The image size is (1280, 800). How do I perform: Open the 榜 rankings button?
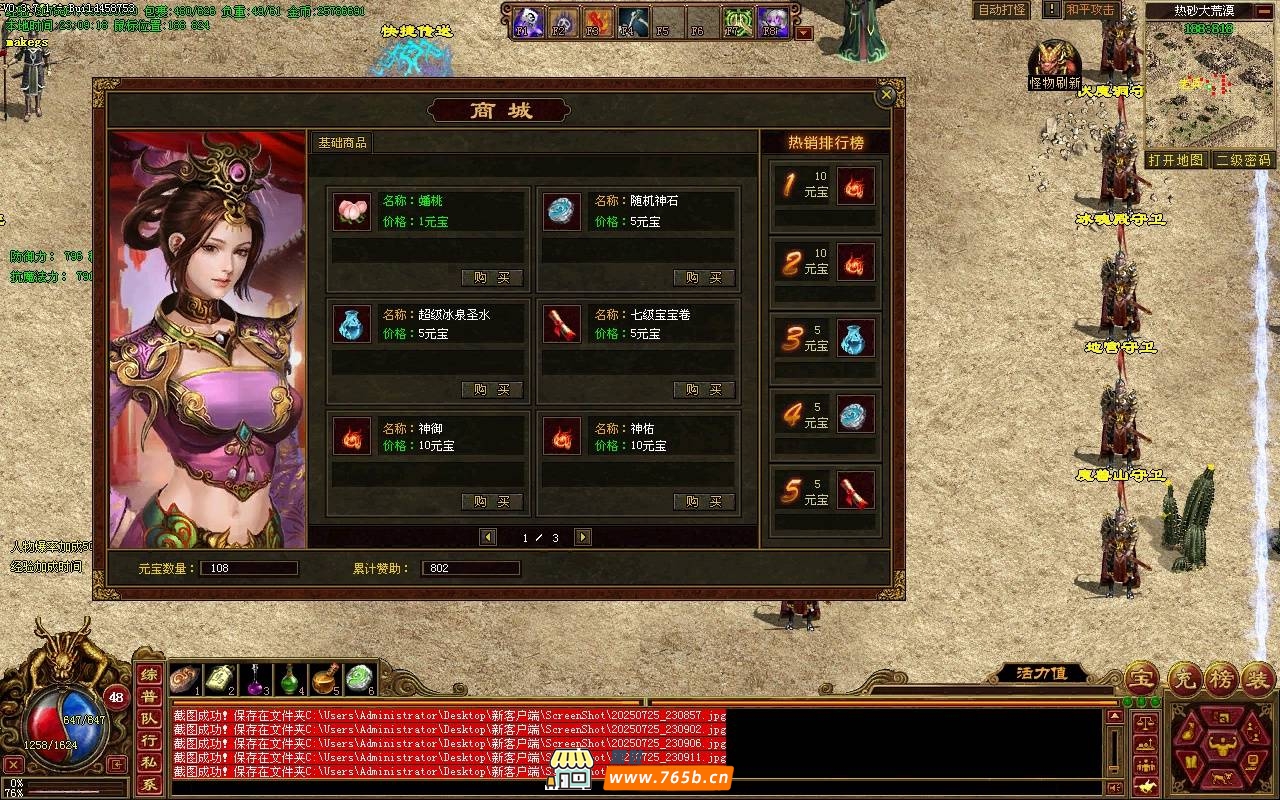click(x=1221, y=680)
